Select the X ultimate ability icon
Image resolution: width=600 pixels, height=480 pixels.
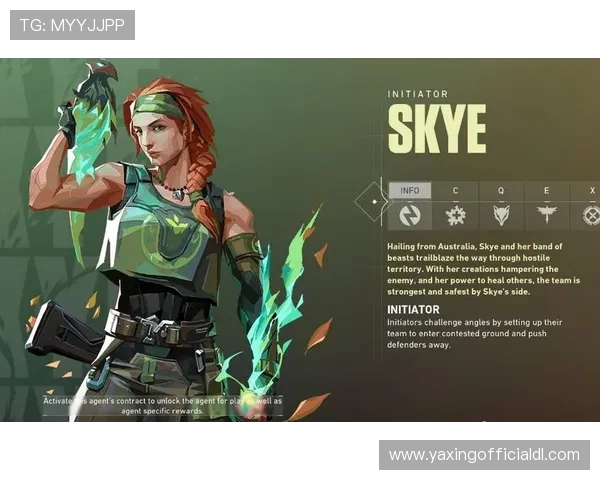click(x=591, y=214)
